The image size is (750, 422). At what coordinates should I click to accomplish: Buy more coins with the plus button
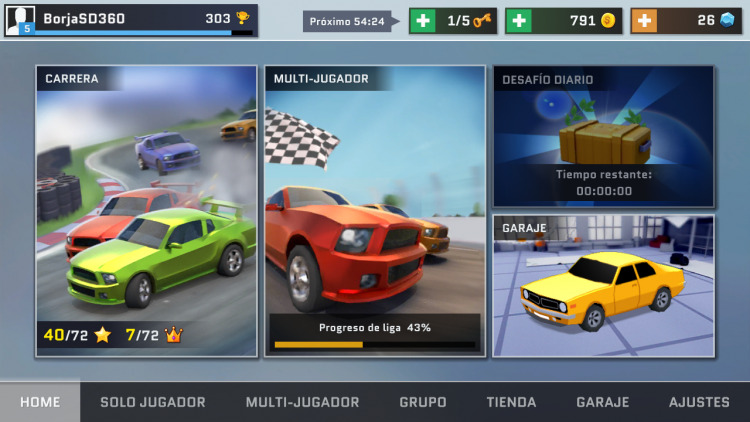tap(519, 21)
